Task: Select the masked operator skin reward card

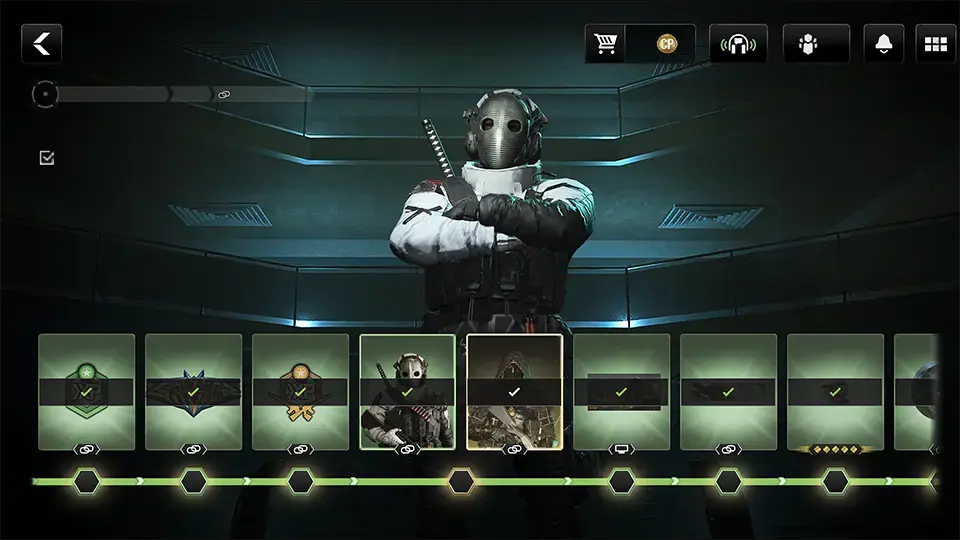Action: 407,391
